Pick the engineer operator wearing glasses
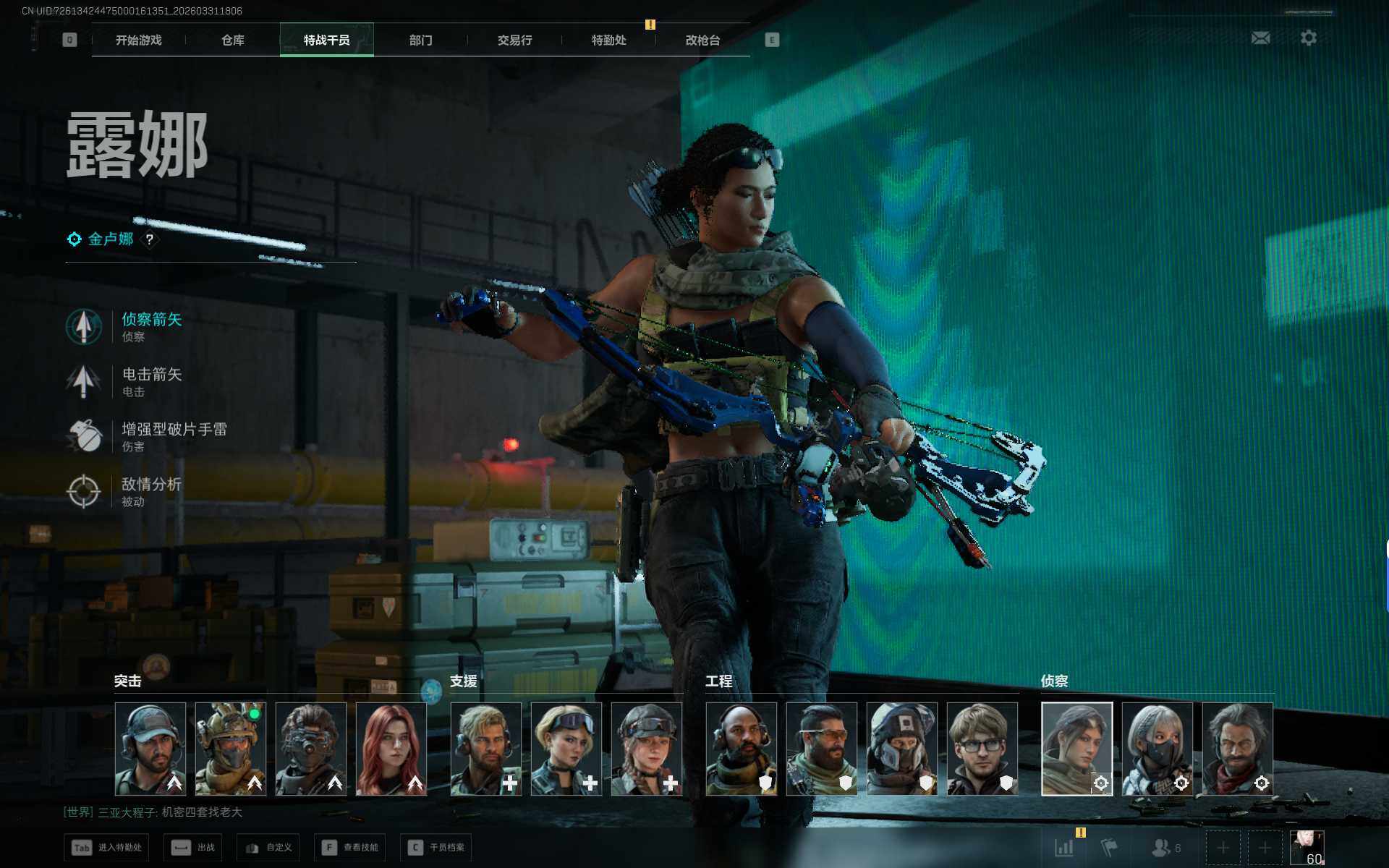Image resolution: width=1389 pixels, height=868 pixels. [982, 749]
